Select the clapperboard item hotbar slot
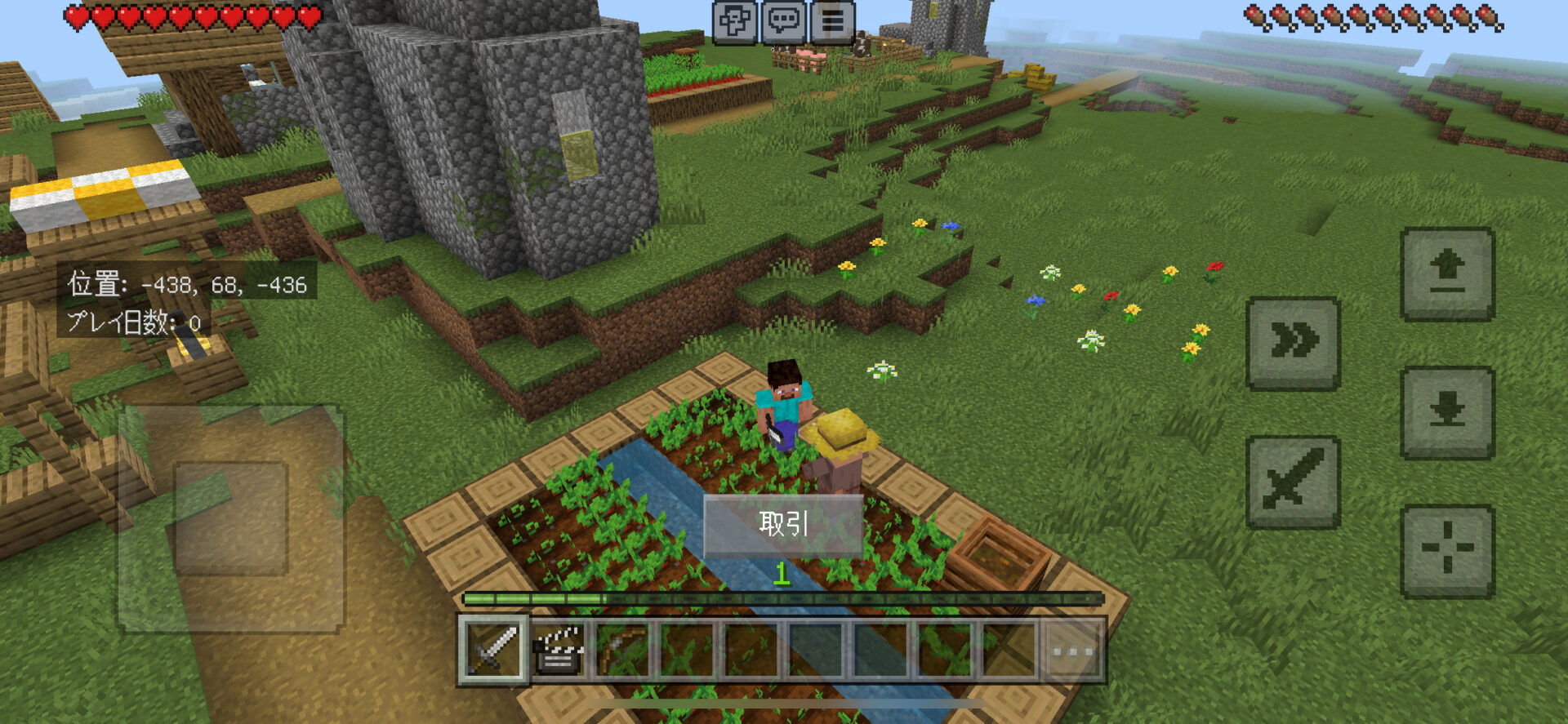1568x724 pixels. (559, 650)
